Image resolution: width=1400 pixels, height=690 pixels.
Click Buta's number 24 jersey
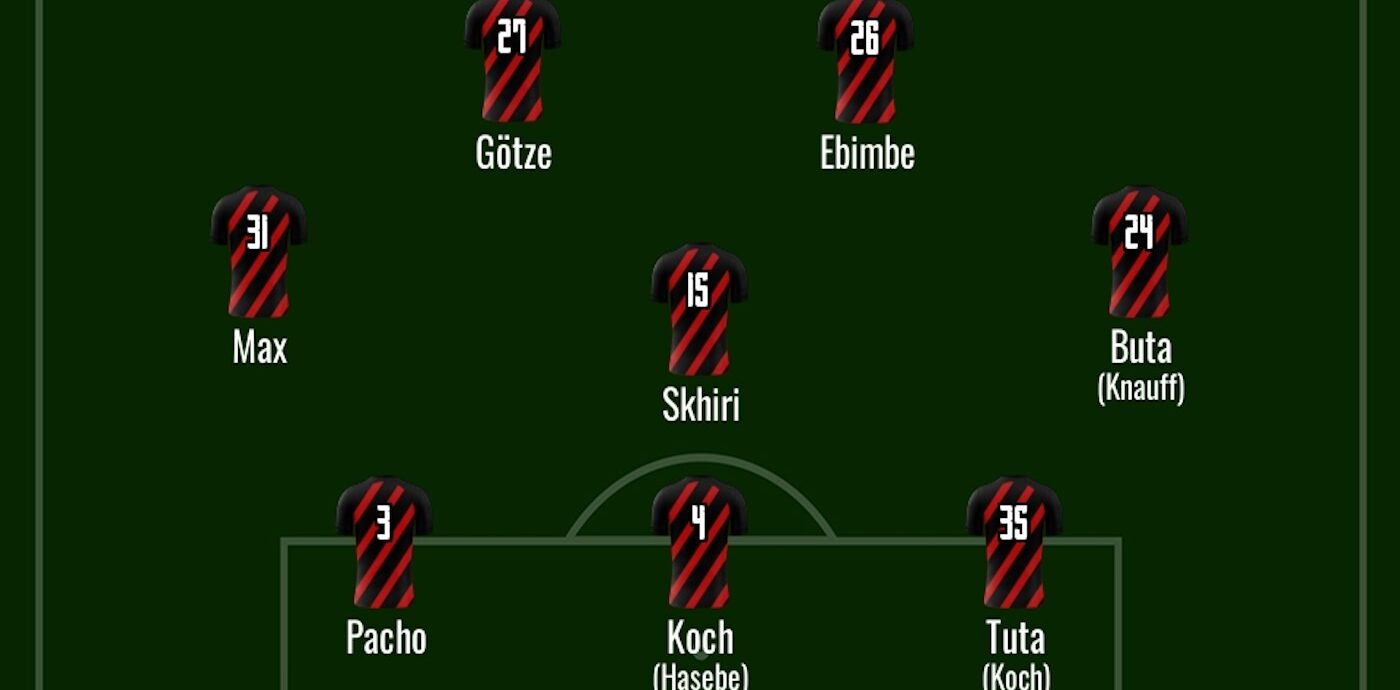tap(1139, 252)
